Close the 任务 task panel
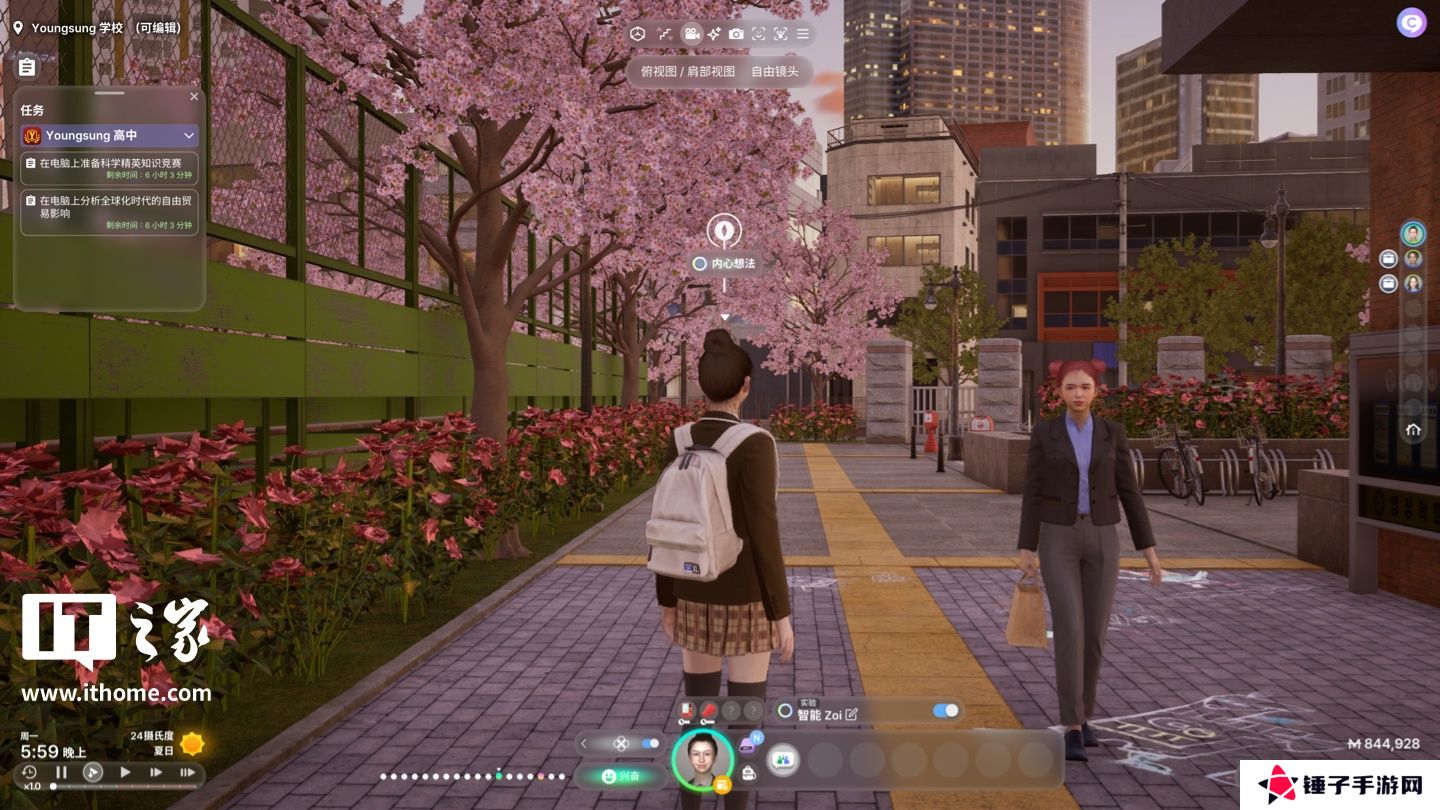The image size is (1440, 810). tap(194, 97)
